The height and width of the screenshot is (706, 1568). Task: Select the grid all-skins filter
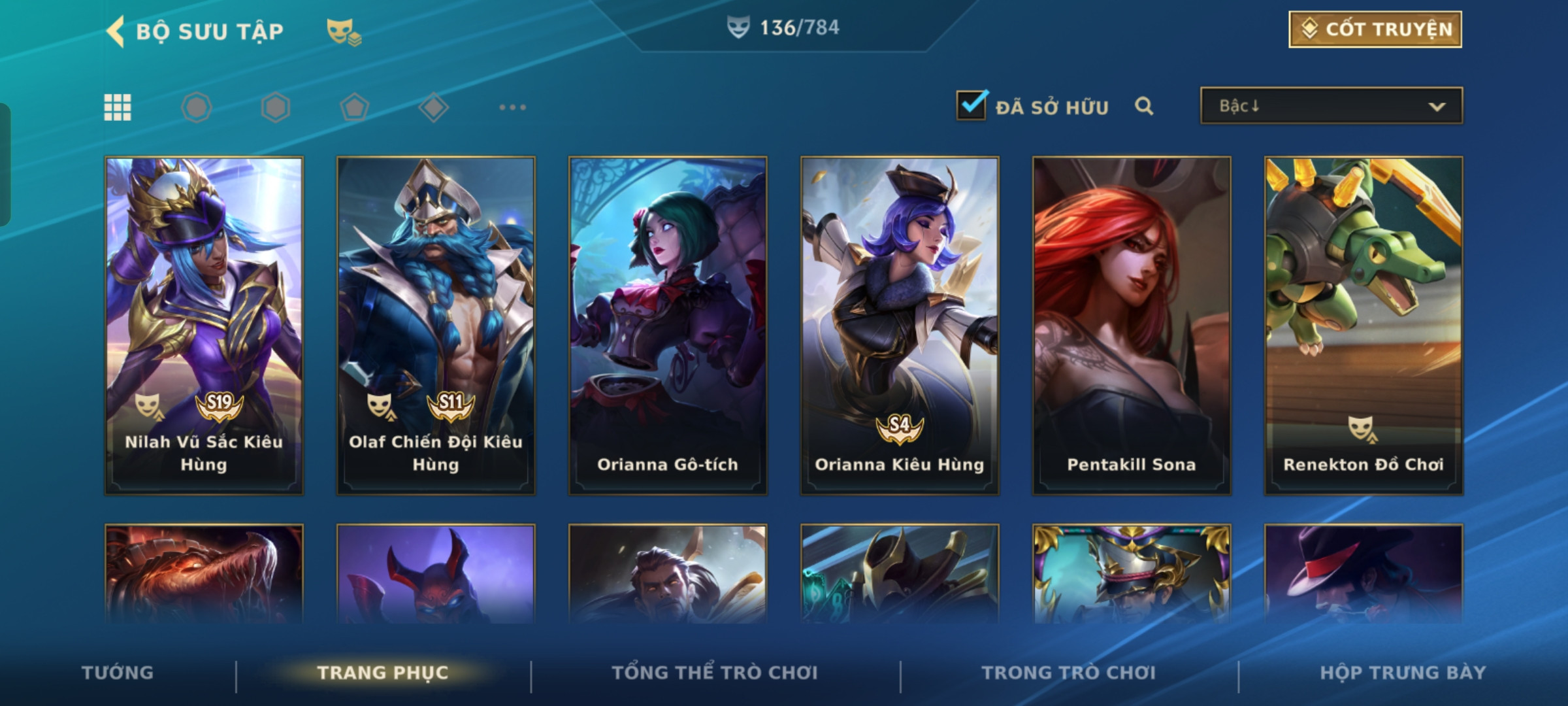coord(118,107)
